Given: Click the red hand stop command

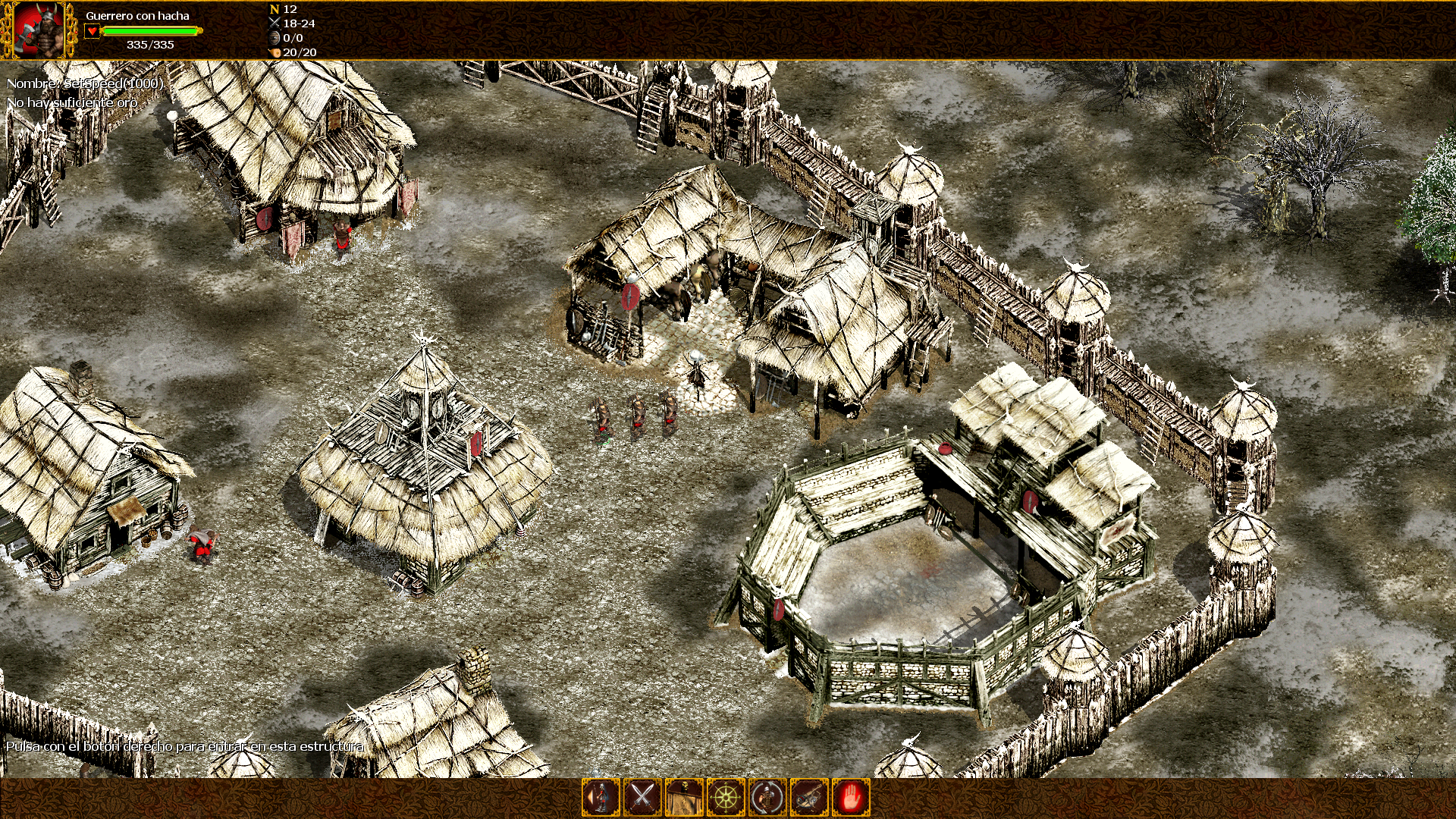Looking at the screenshot, I should (851, 797).
